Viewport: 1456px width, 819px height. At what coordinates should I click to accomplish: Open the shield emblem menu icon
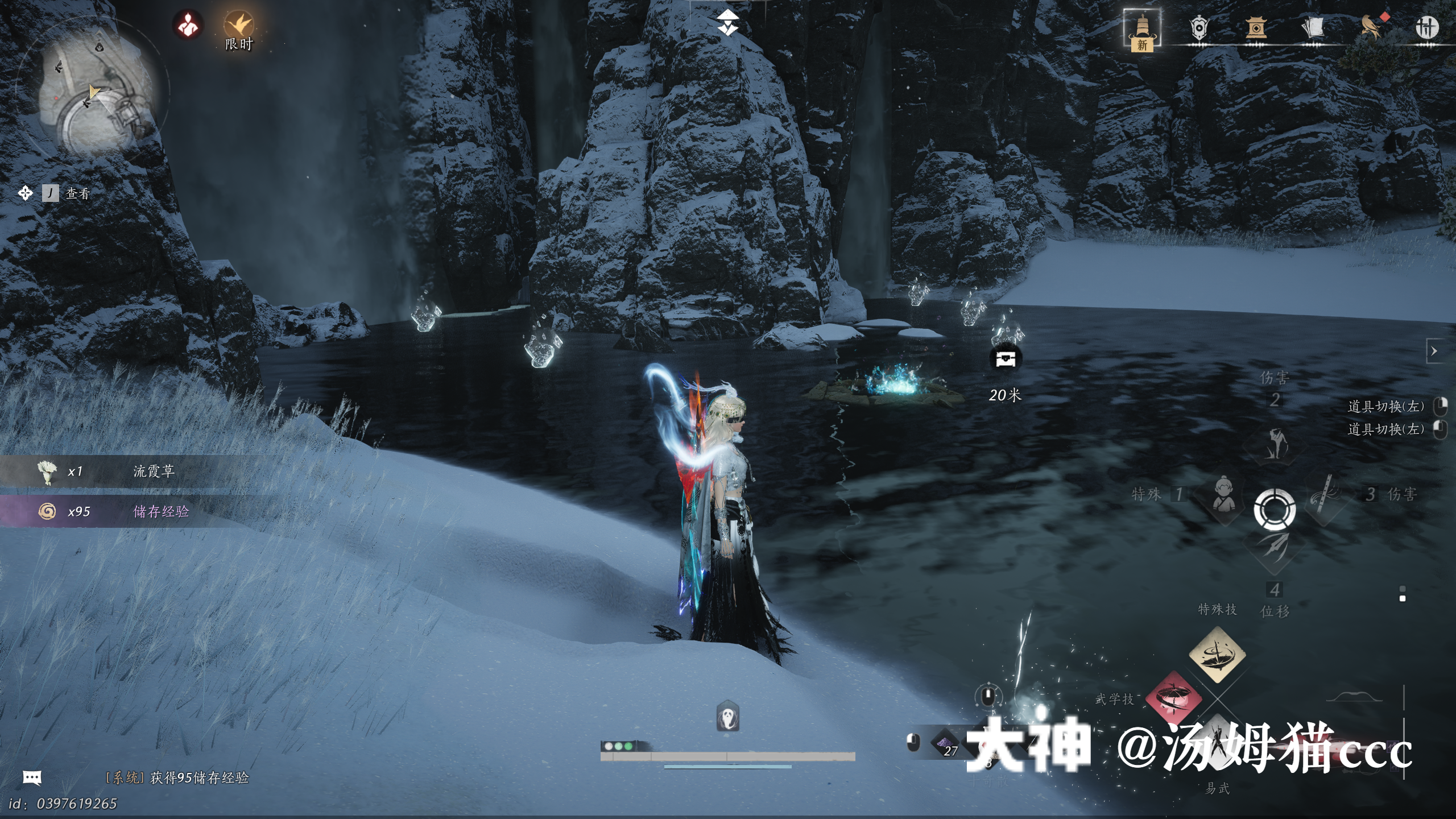tap(1198, 27)
